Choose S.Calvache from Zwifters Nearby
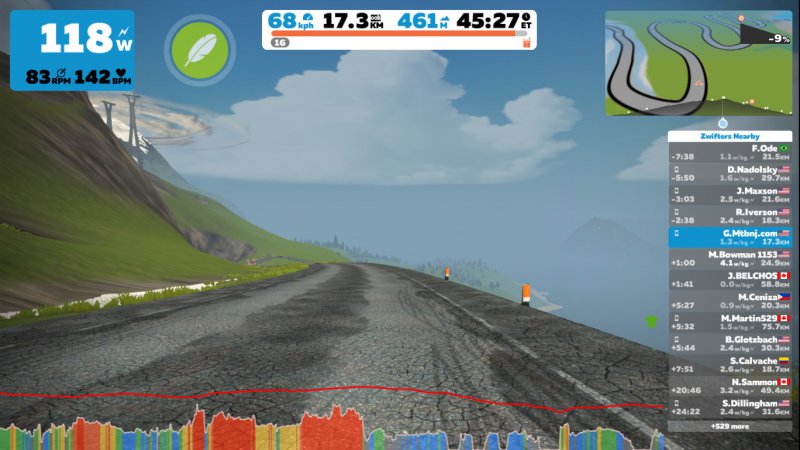 [729, 365]
